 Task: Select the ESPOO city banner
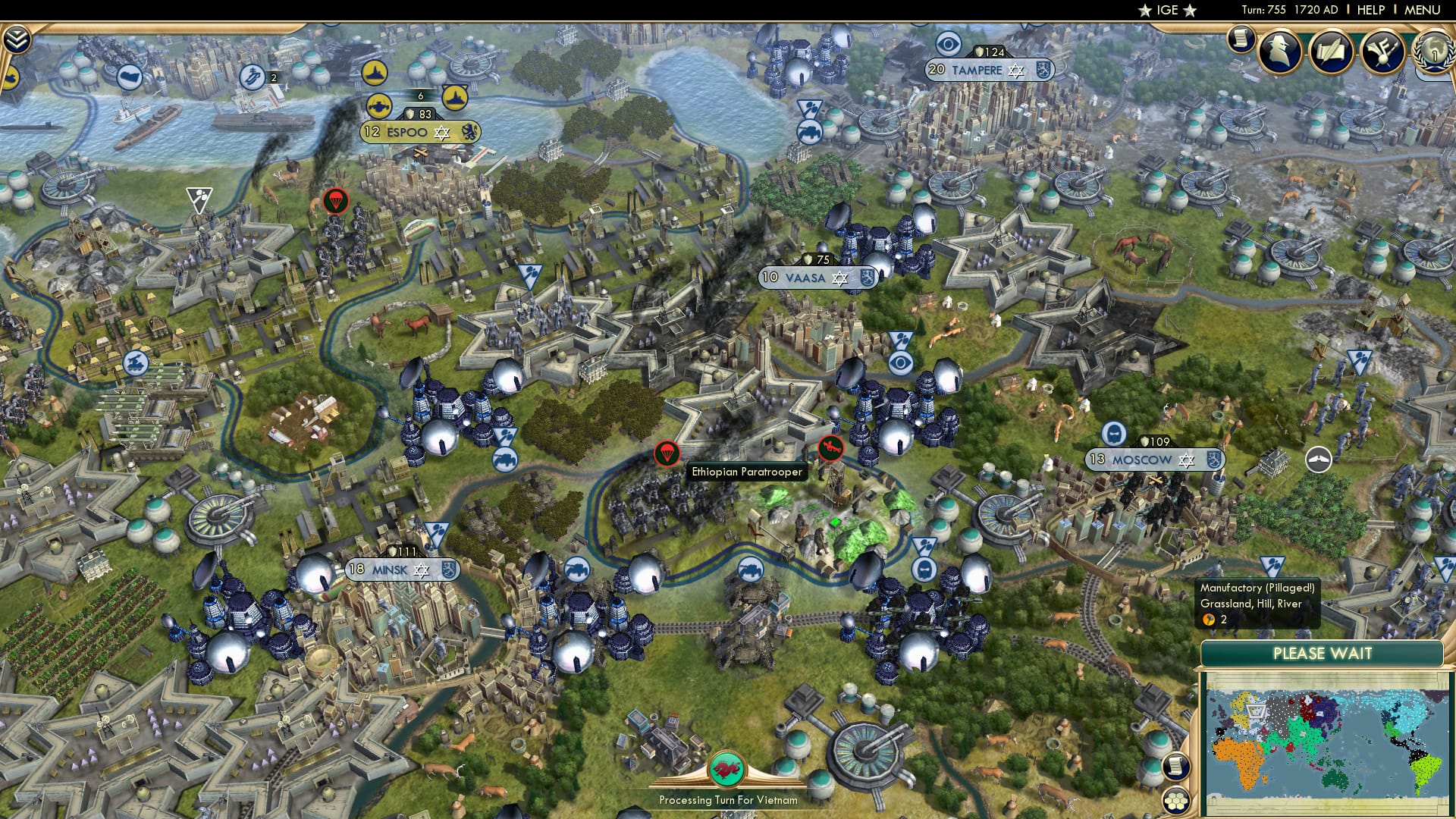(417, 131)
